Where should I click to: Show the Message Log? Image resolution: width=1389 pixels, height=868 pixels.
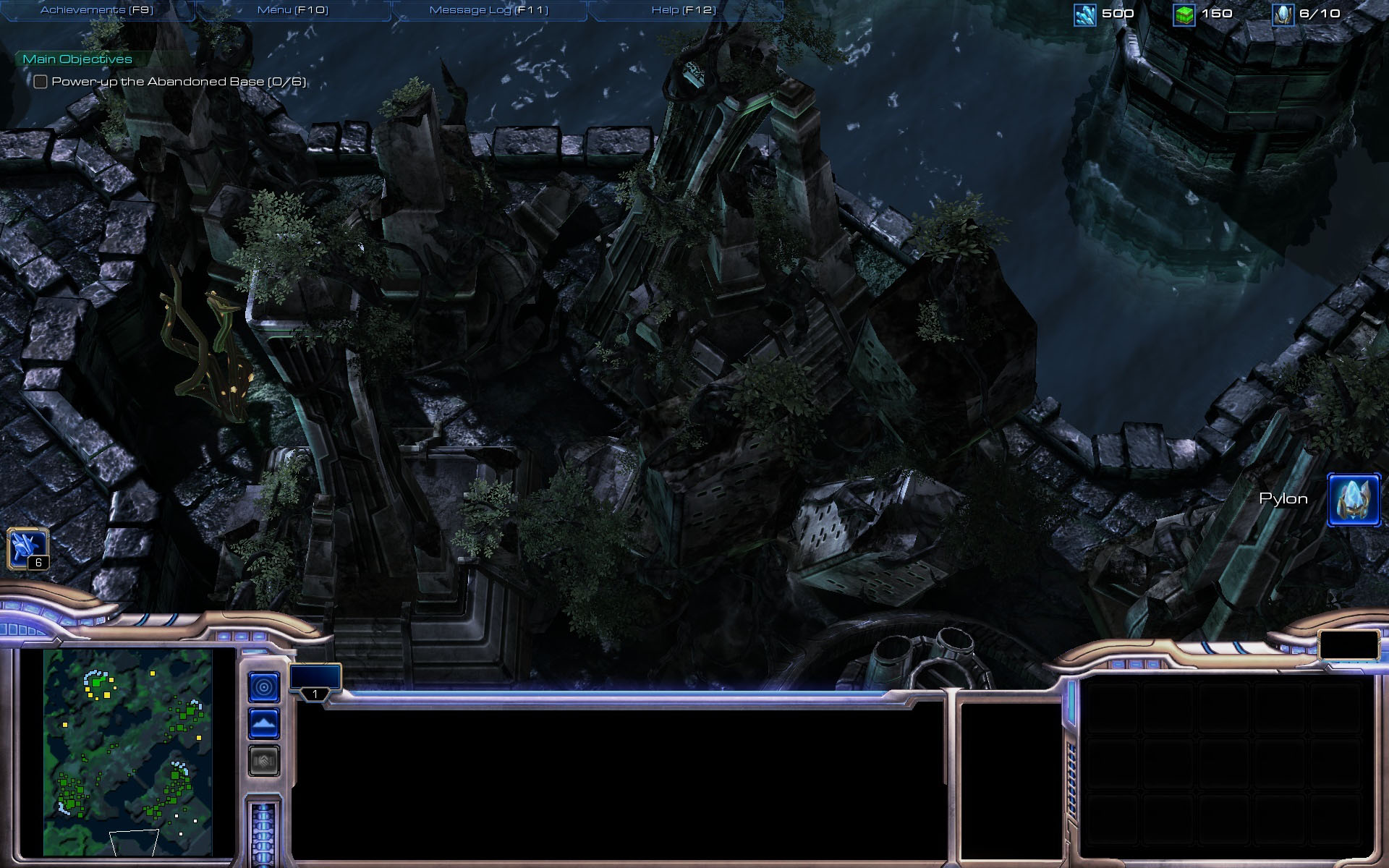tap(488, 10)
